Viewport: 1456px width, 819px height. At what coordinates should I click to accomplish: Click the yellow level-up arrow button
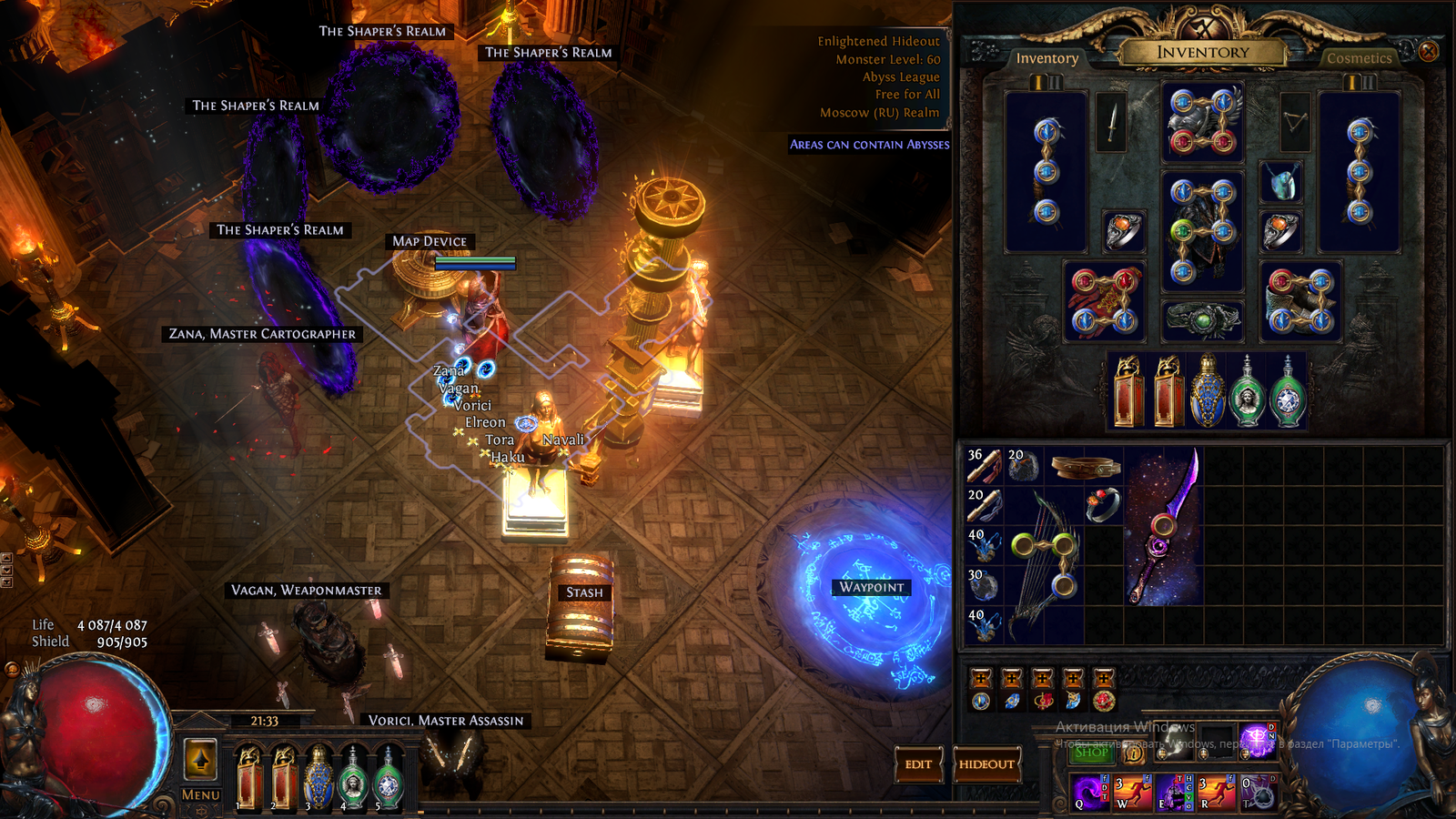(200, 759)
